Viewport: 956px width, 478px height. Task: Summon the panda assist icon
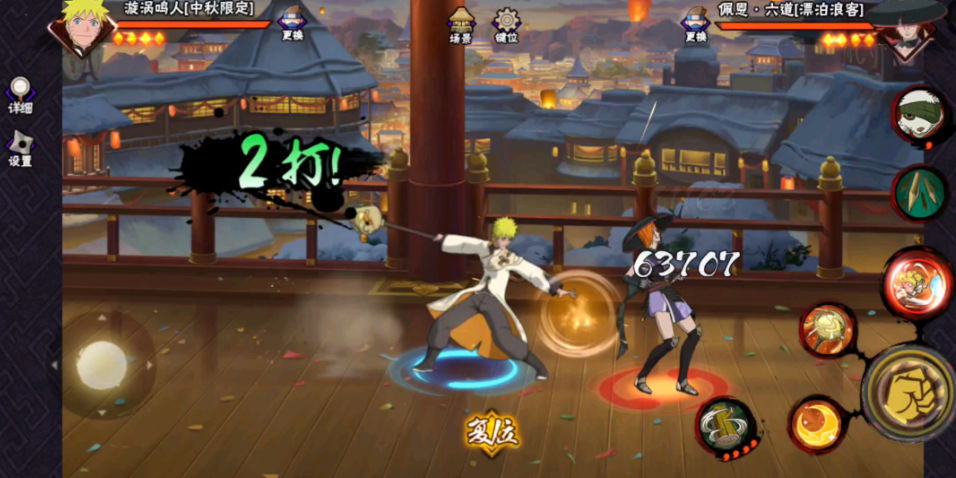919,115
